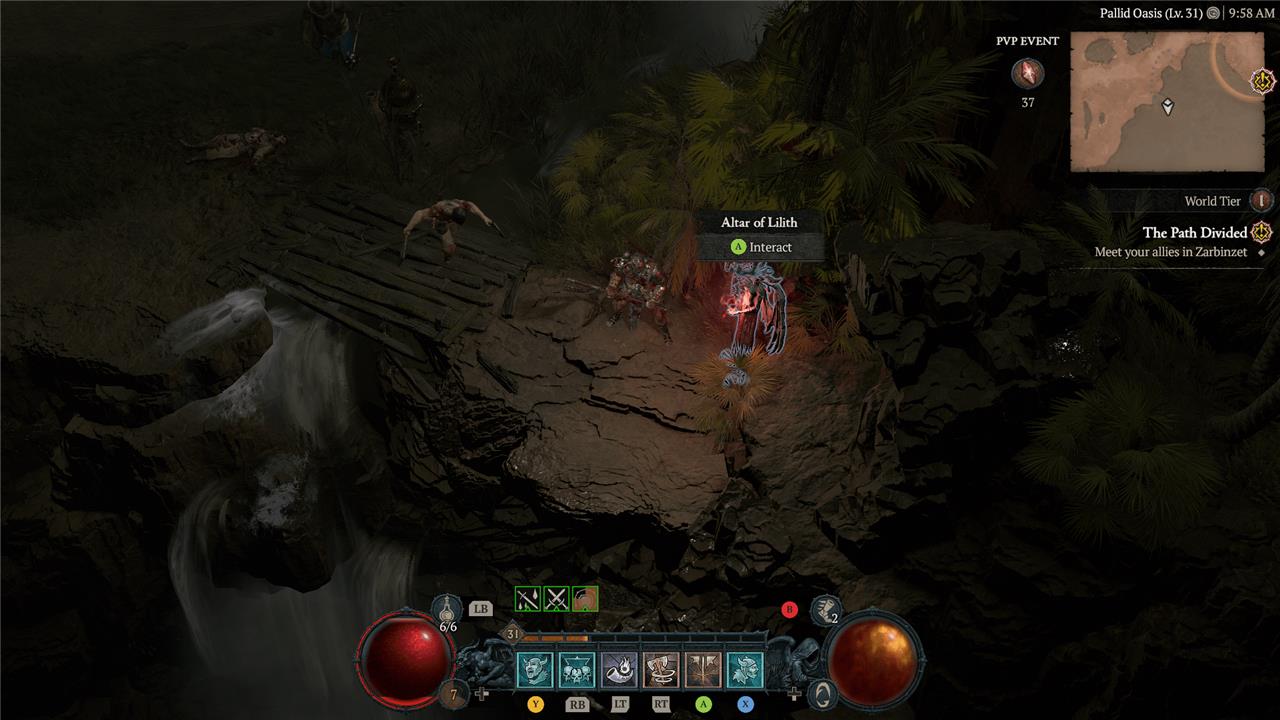Select the Path Divided quest tracker

[x=1195, y=233]
